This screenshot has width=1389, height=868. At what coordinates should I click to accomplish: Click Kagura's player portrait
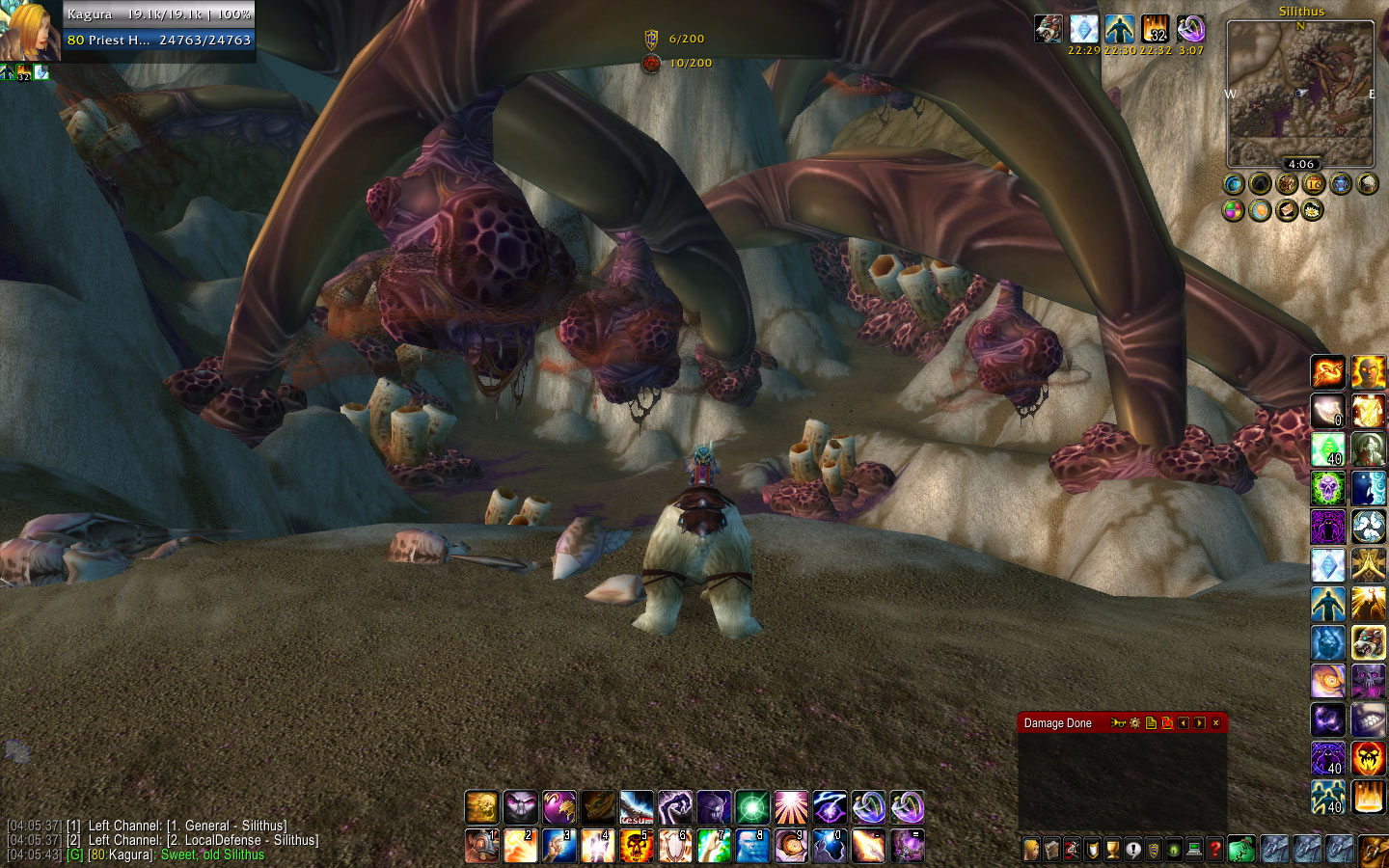pyautogui.click(x=31, y=31)
